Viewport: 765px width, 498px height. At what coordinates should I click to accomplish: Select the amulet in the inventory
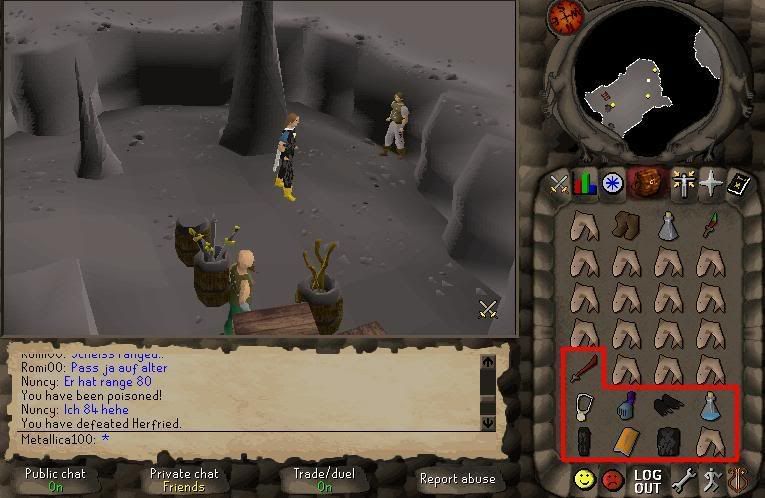click(585, 407)
